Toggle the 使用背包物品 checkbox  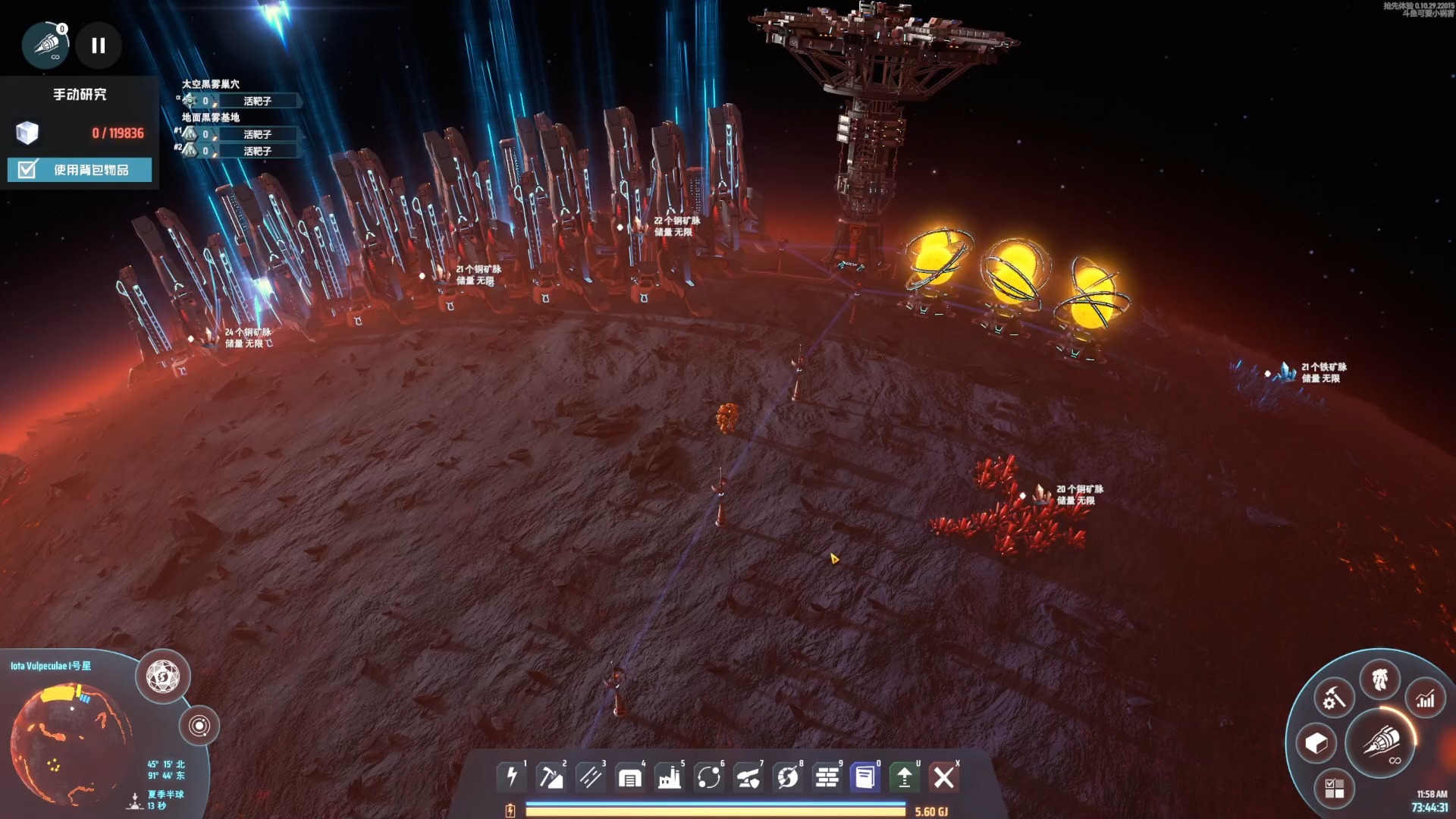28,169
